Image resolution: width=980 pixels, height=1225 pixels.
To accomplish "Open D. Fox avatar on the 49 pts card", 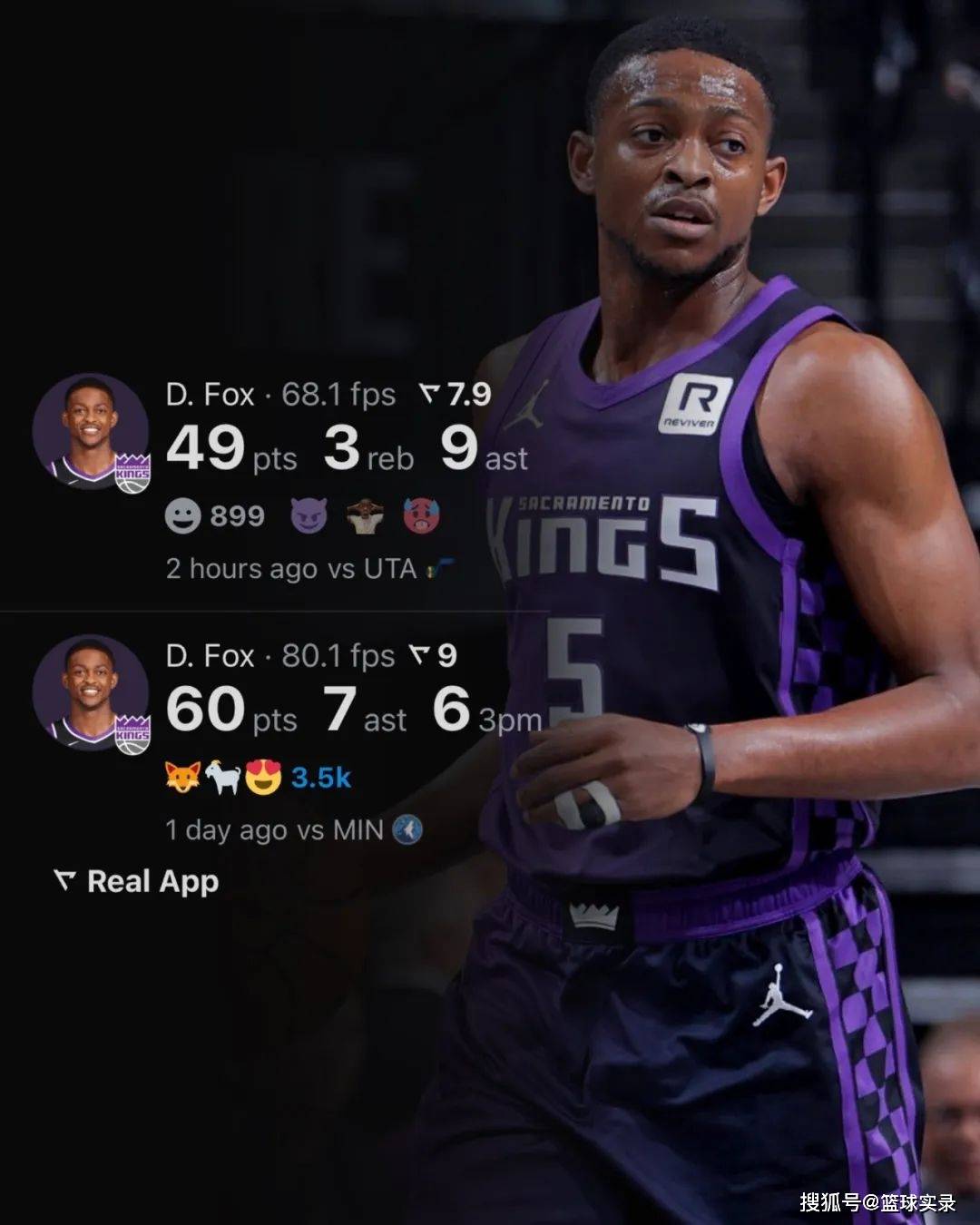I will 90,432.
